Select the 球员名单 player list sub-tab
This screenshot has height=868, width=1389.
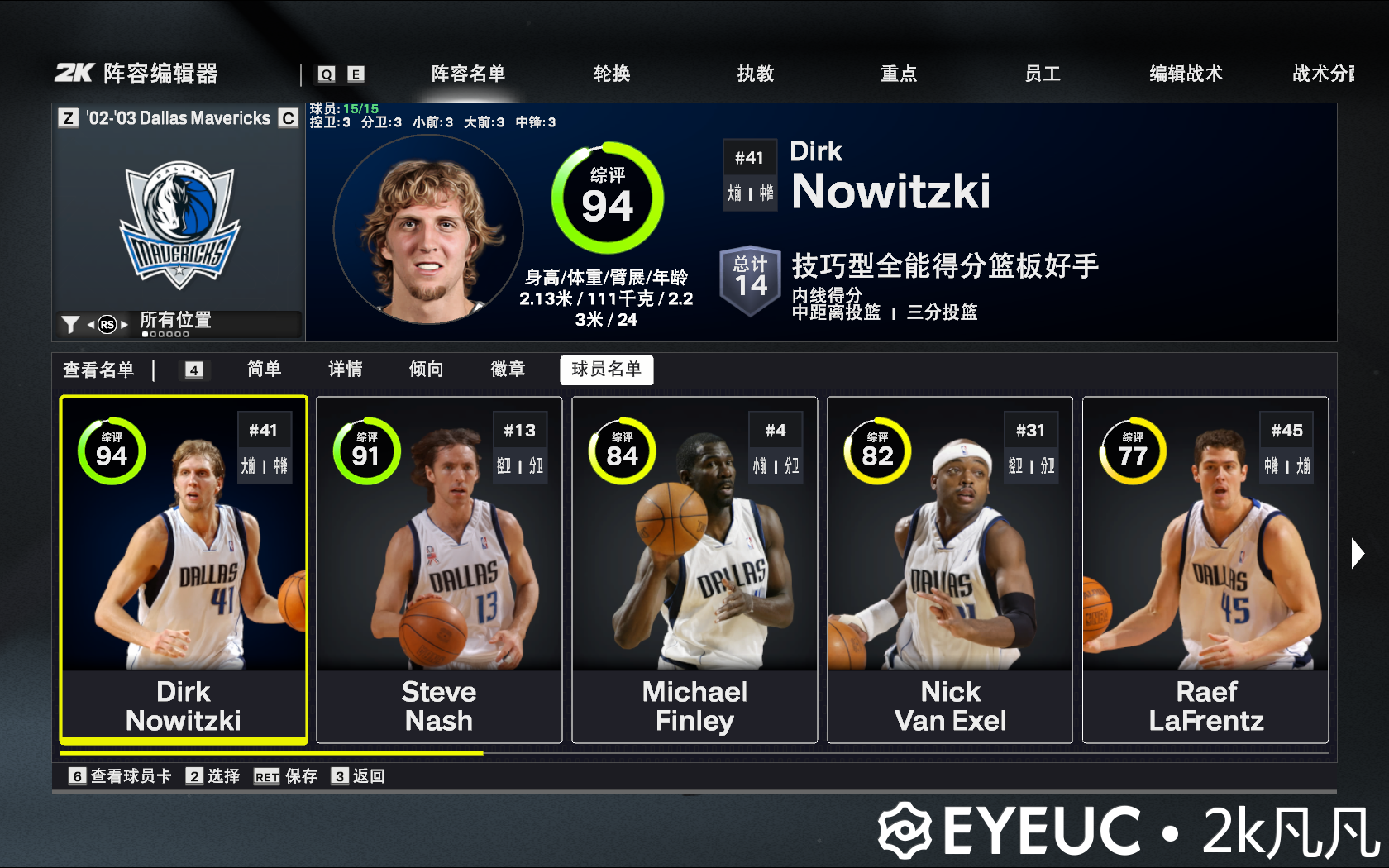tap(606, 370)
